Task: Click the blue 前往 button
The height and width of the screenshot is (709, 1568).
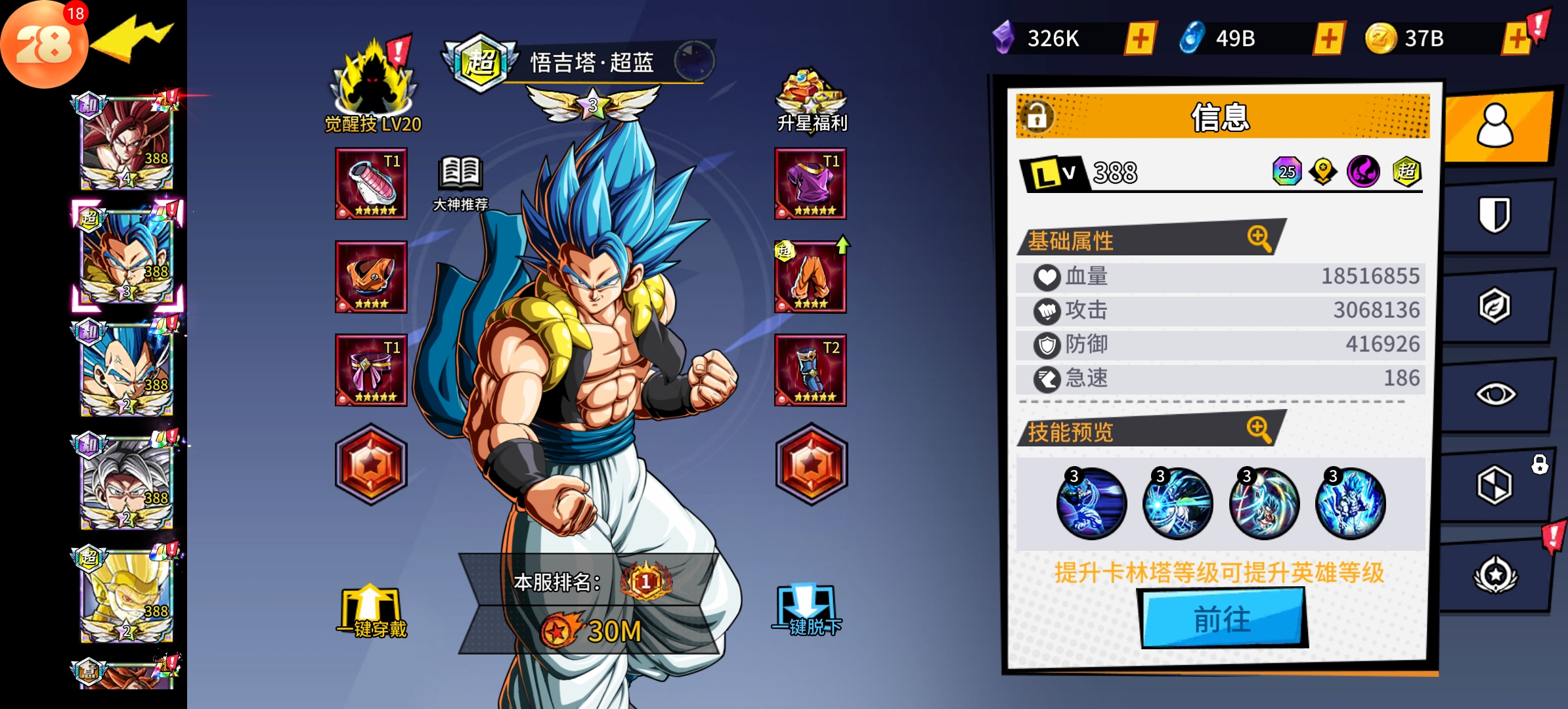Action: click(1223, 618)
